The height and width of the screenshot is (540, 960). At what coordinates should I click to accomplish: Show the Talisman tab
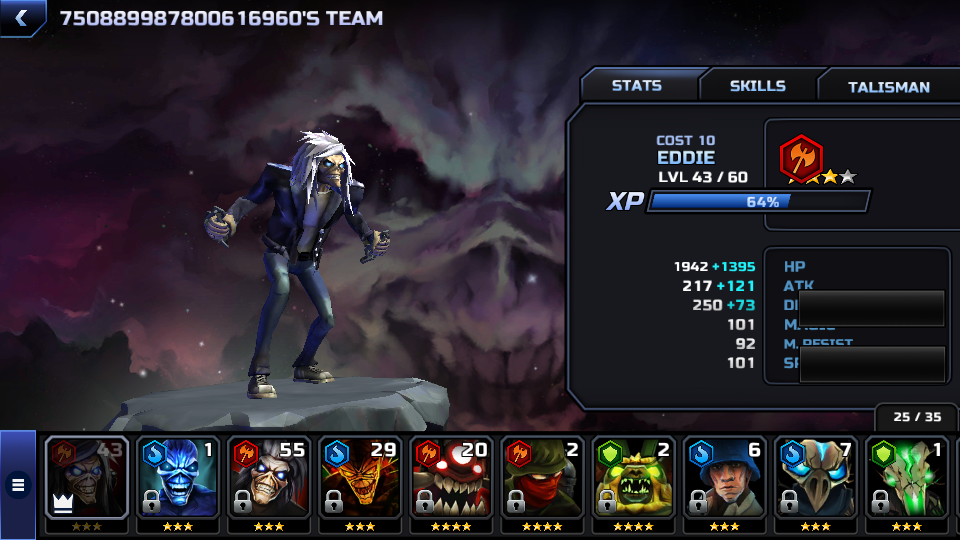tap(888, 87)
